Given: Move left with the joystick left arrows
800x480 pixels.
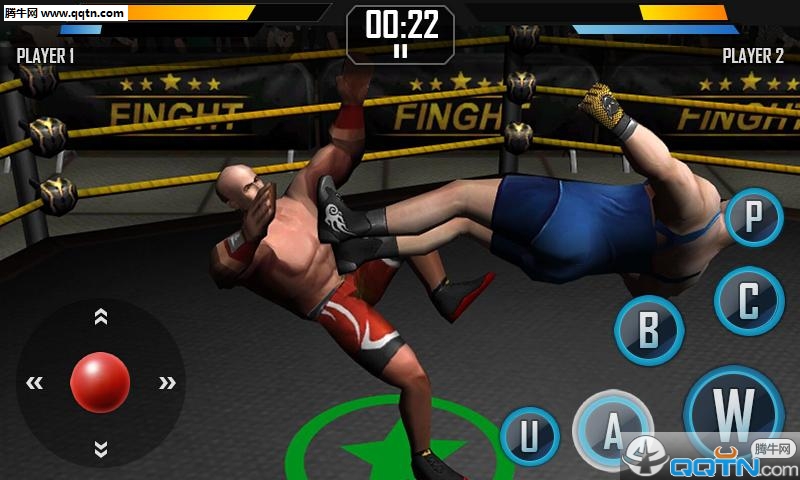Looking at the screenshot, I should (35, 382).
